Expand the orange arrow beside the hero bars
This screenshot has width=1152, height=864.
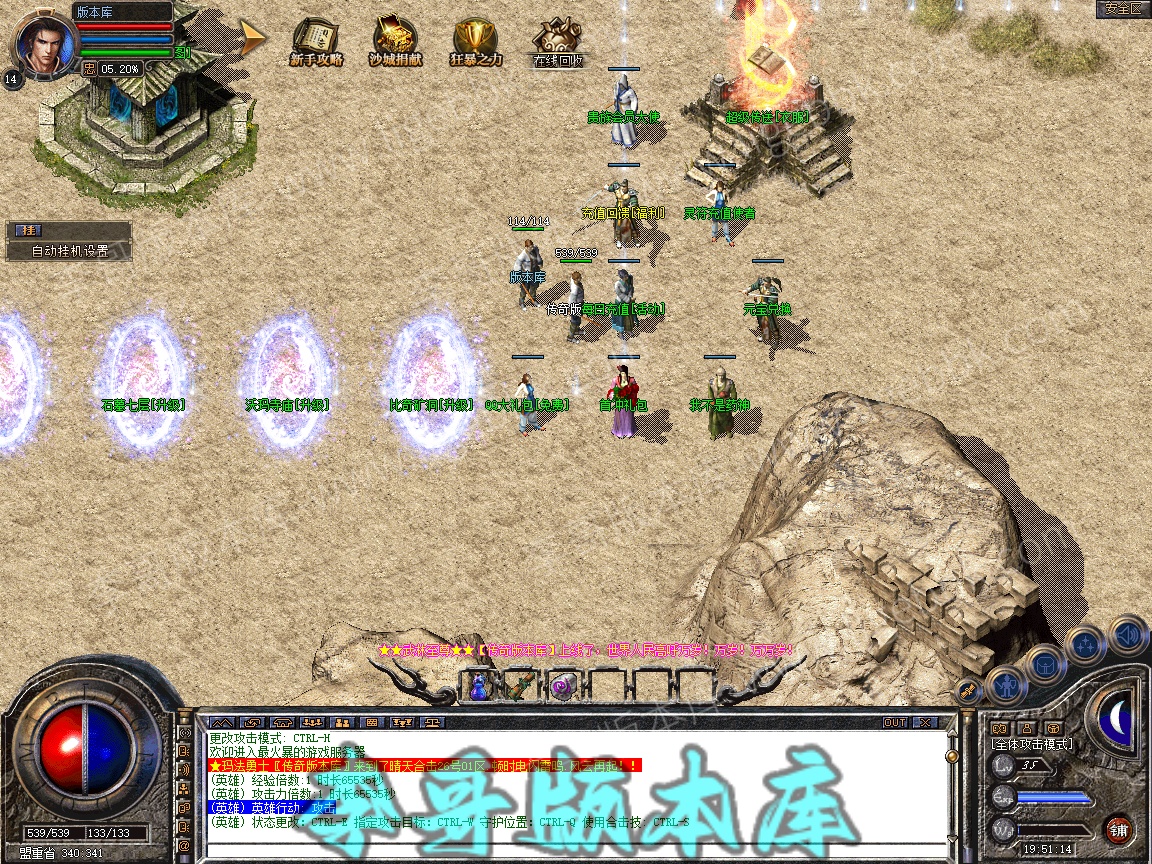(x=253, y=38)
